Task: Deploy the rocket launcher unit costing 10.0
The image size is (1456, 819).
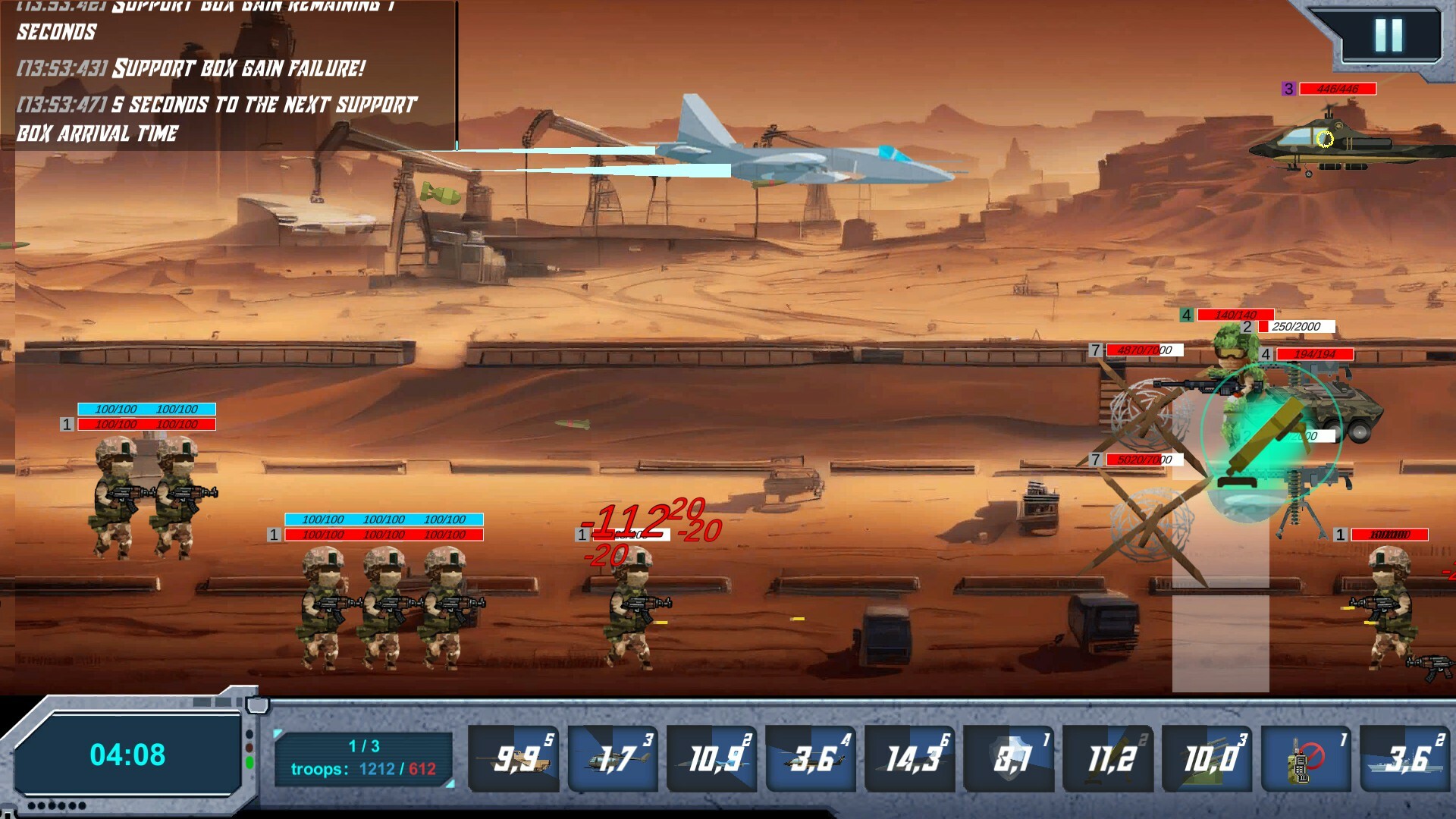Action: [1207, 757]
